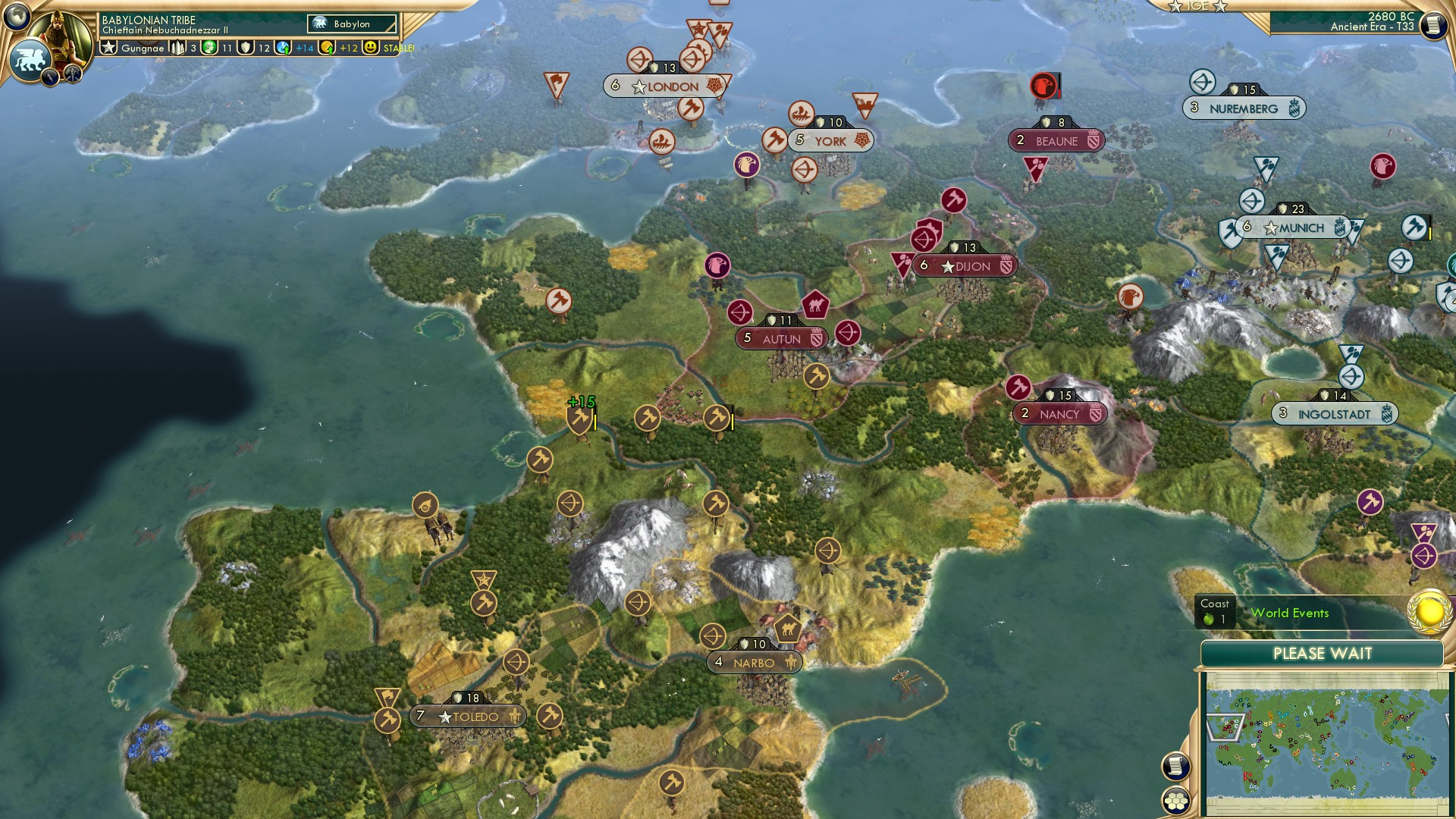Toggle strategic view with the hexagon icon
The image size is (1456, 819).
point(1175,802)
